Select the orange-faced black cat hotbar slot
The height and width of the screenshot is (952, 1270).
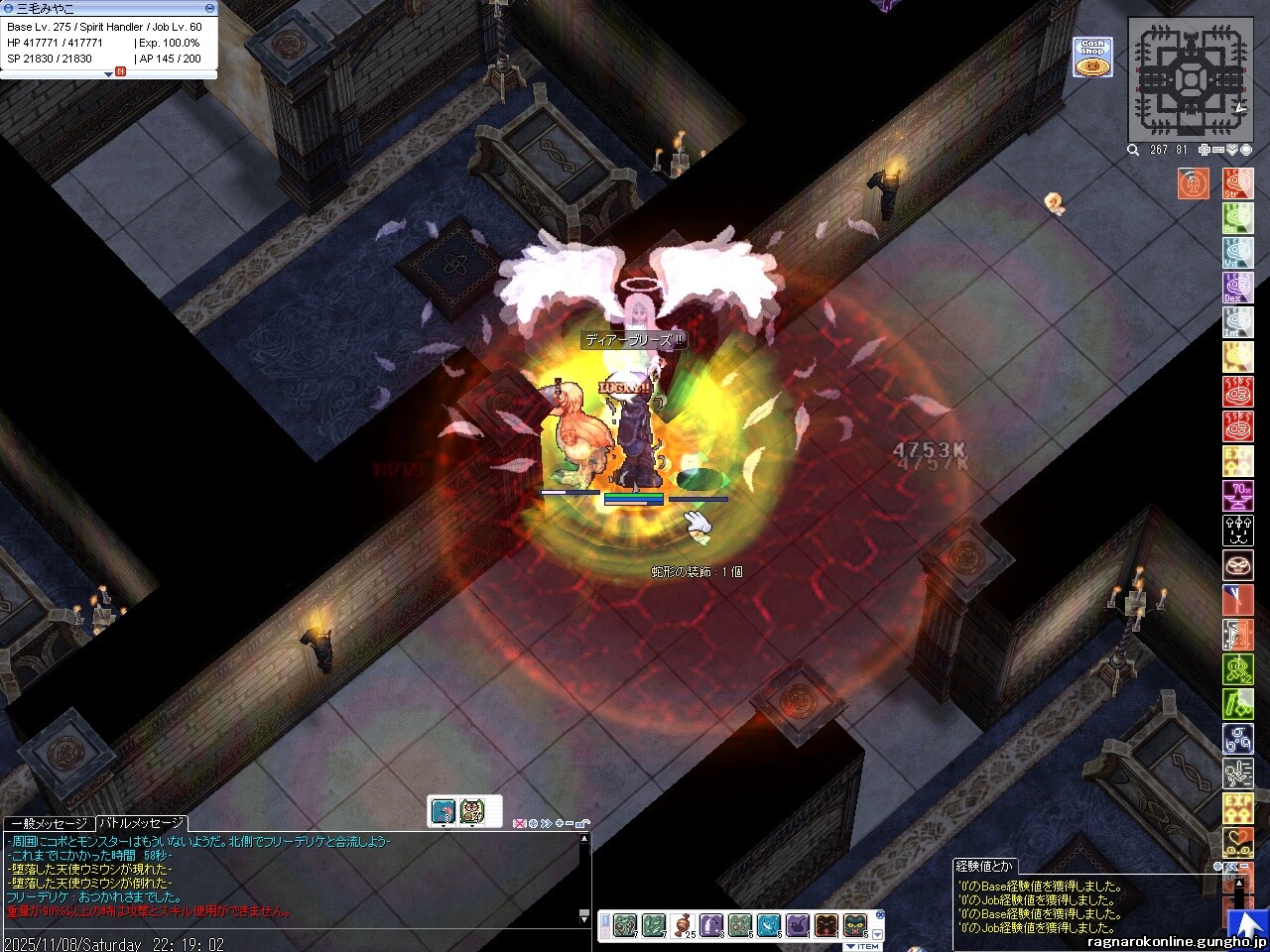coord(826,926)
